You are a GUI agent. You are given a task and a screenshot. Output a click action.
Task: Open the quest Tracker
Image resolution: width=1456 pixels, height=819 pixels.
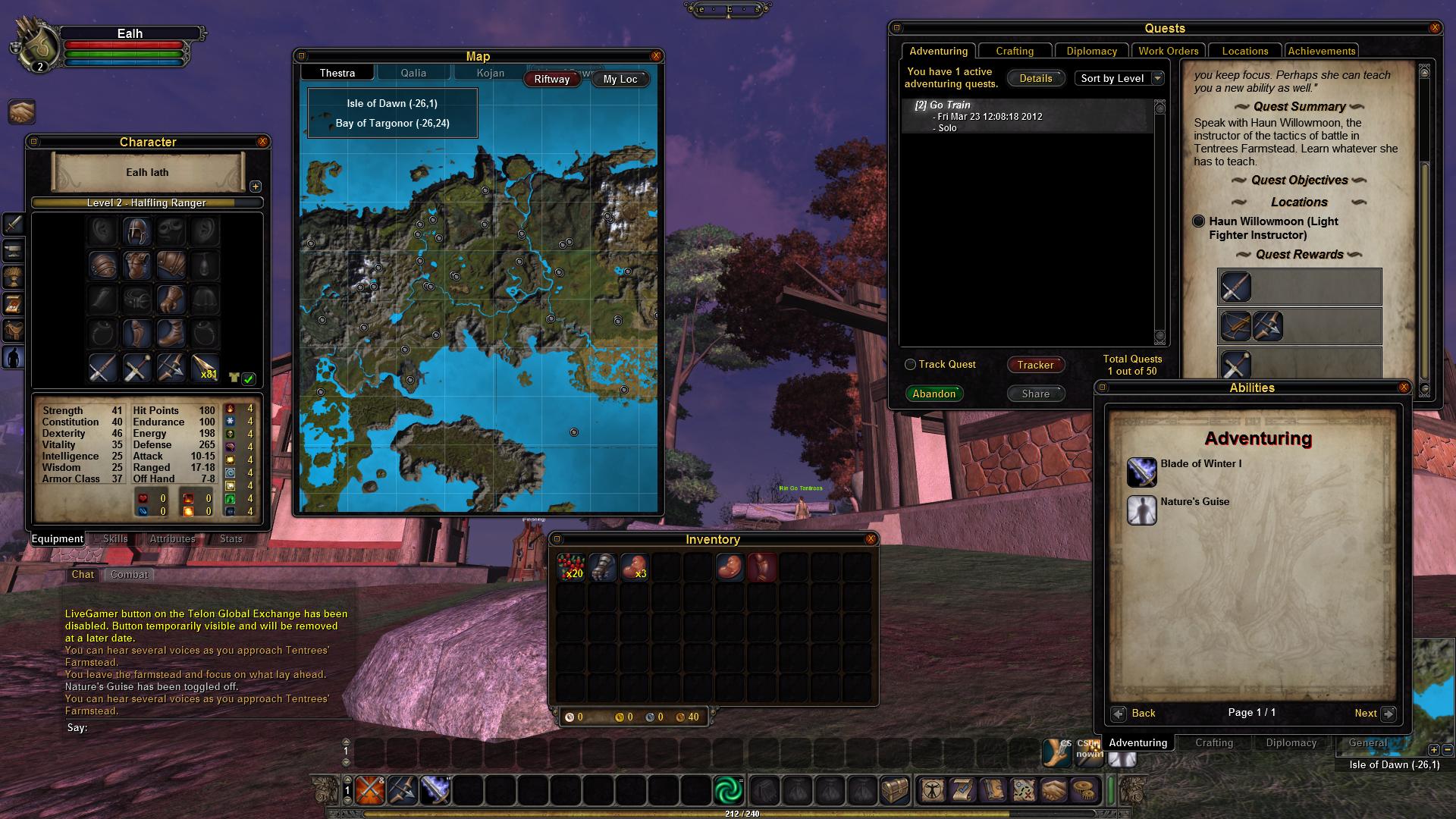[1035, 365]
